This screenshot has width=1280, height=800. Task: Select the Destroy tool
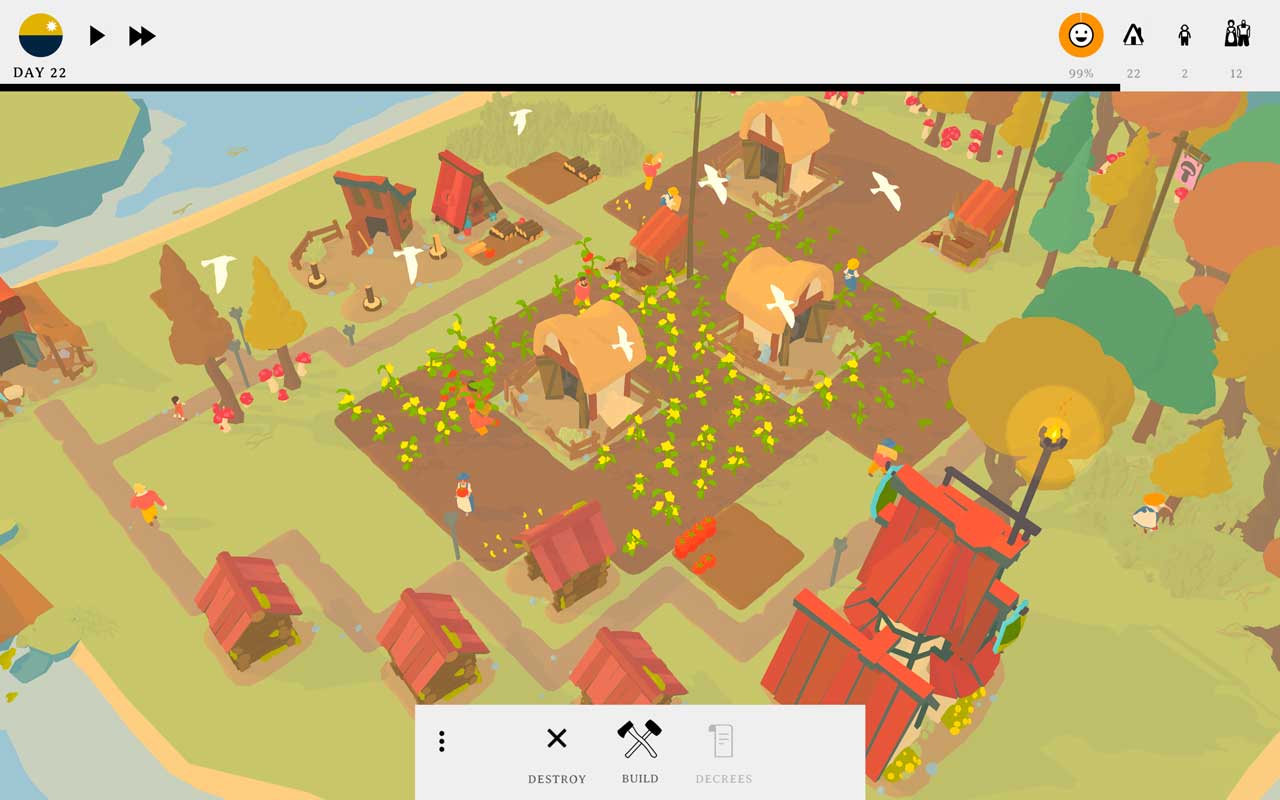click(557, 738)
